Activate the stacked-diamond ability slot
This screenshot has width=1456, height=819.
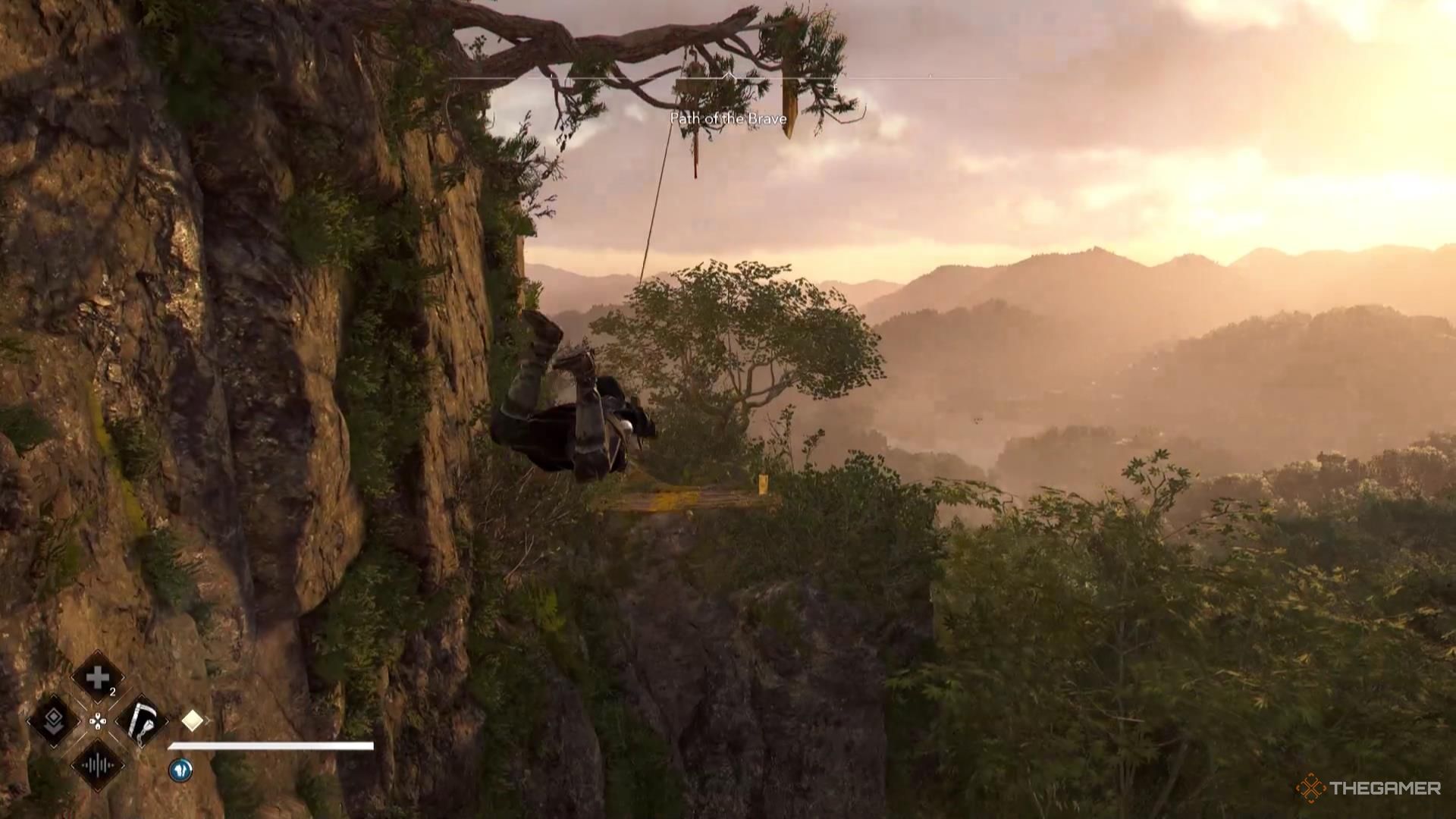(53, 721)
